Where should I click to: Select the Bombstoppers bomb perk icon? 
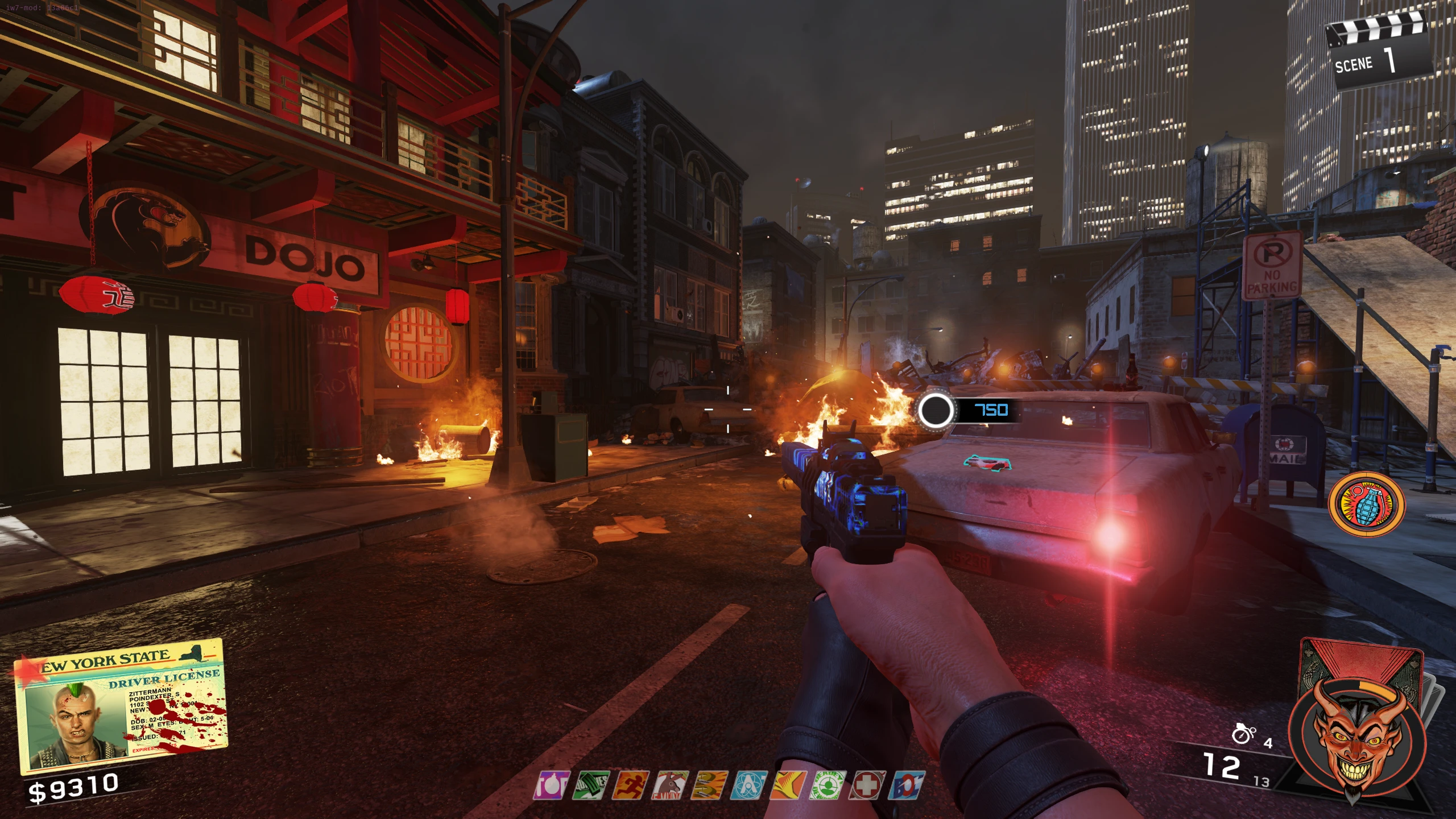coord(551,785)
